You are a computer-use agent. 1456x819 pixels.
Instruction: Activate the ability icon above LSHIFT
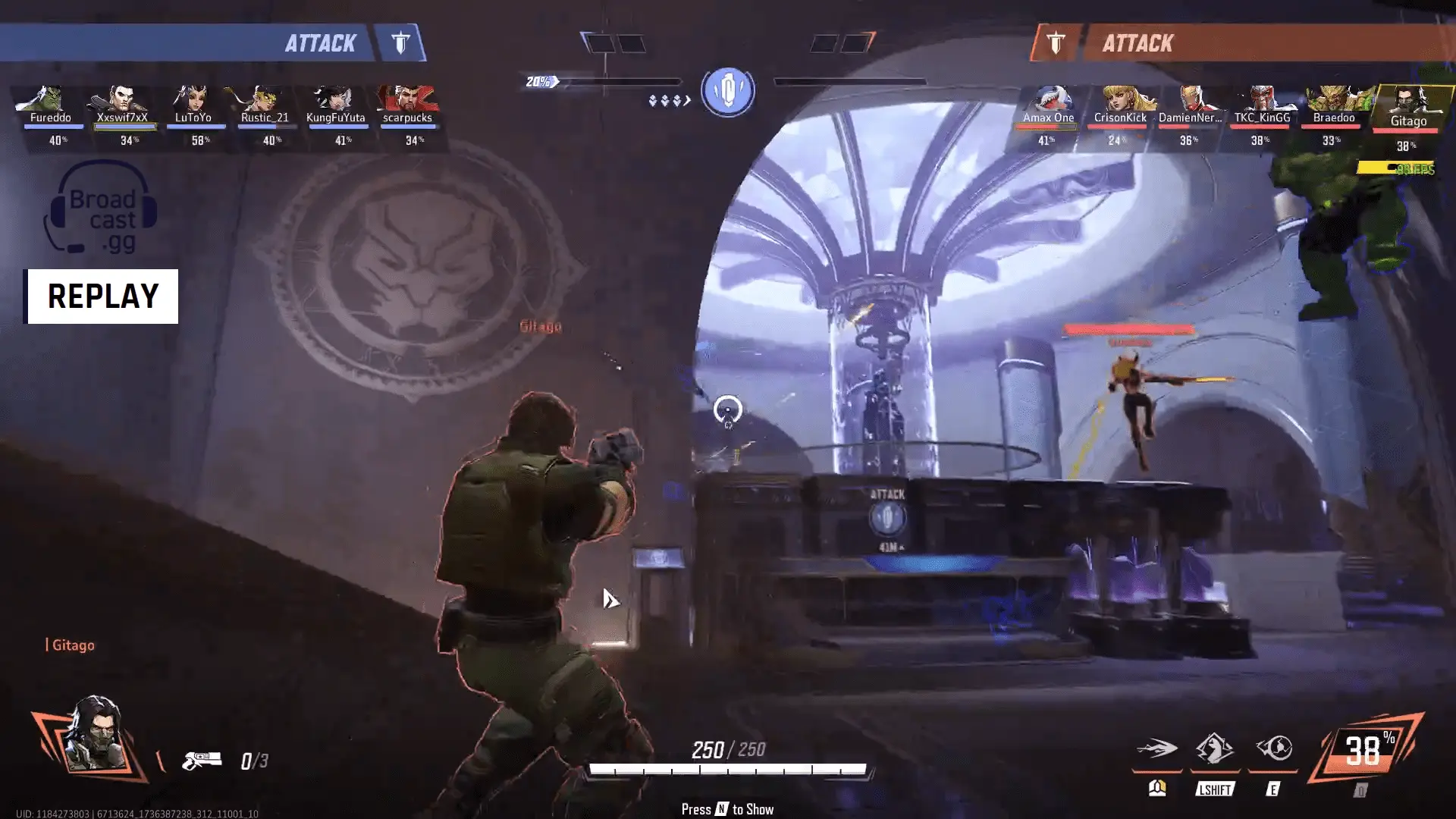[x=1214, y=748]
